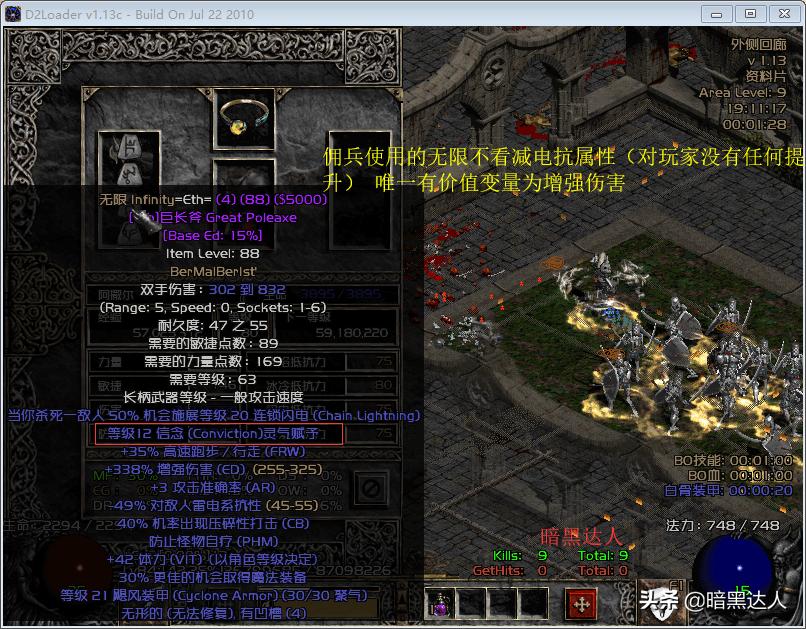Close the D2Loader window
The height and width of the screenshot is (629, 806).
coord(781,13)
